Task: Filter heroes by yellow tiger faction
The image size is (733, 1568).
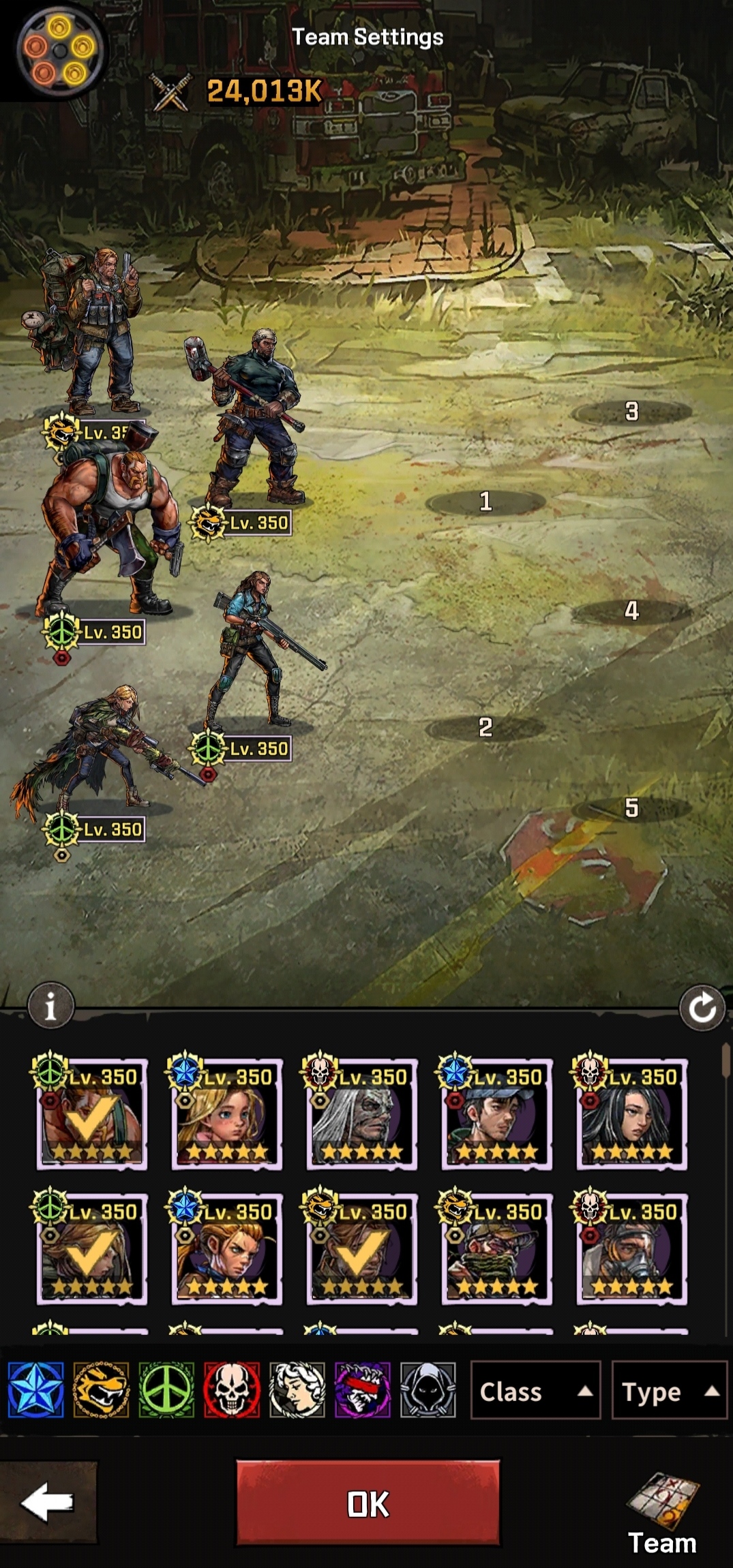Action: point(101,1390)
